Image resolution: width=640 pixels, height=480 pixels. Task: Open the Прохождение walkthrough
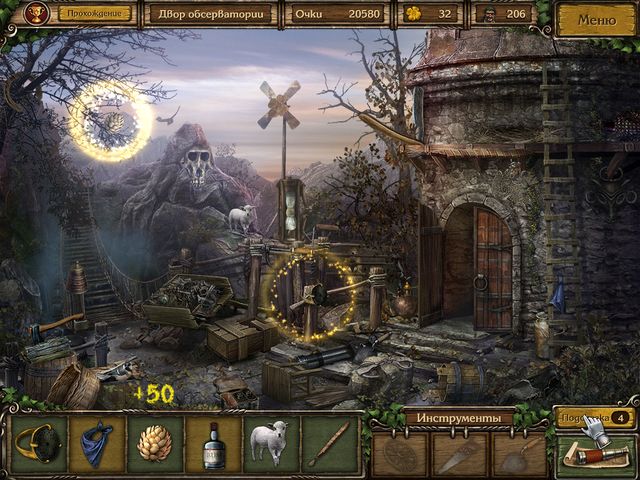point(98,14)
